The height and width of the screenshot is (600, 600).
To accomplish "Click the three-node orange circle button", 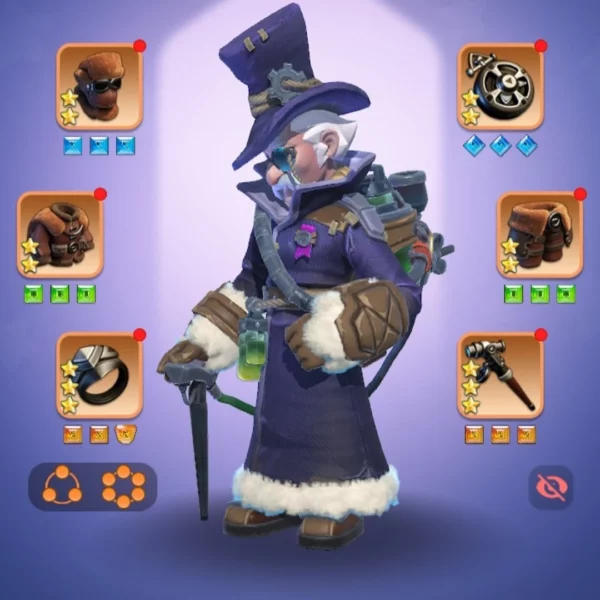I will coord(62,486).
